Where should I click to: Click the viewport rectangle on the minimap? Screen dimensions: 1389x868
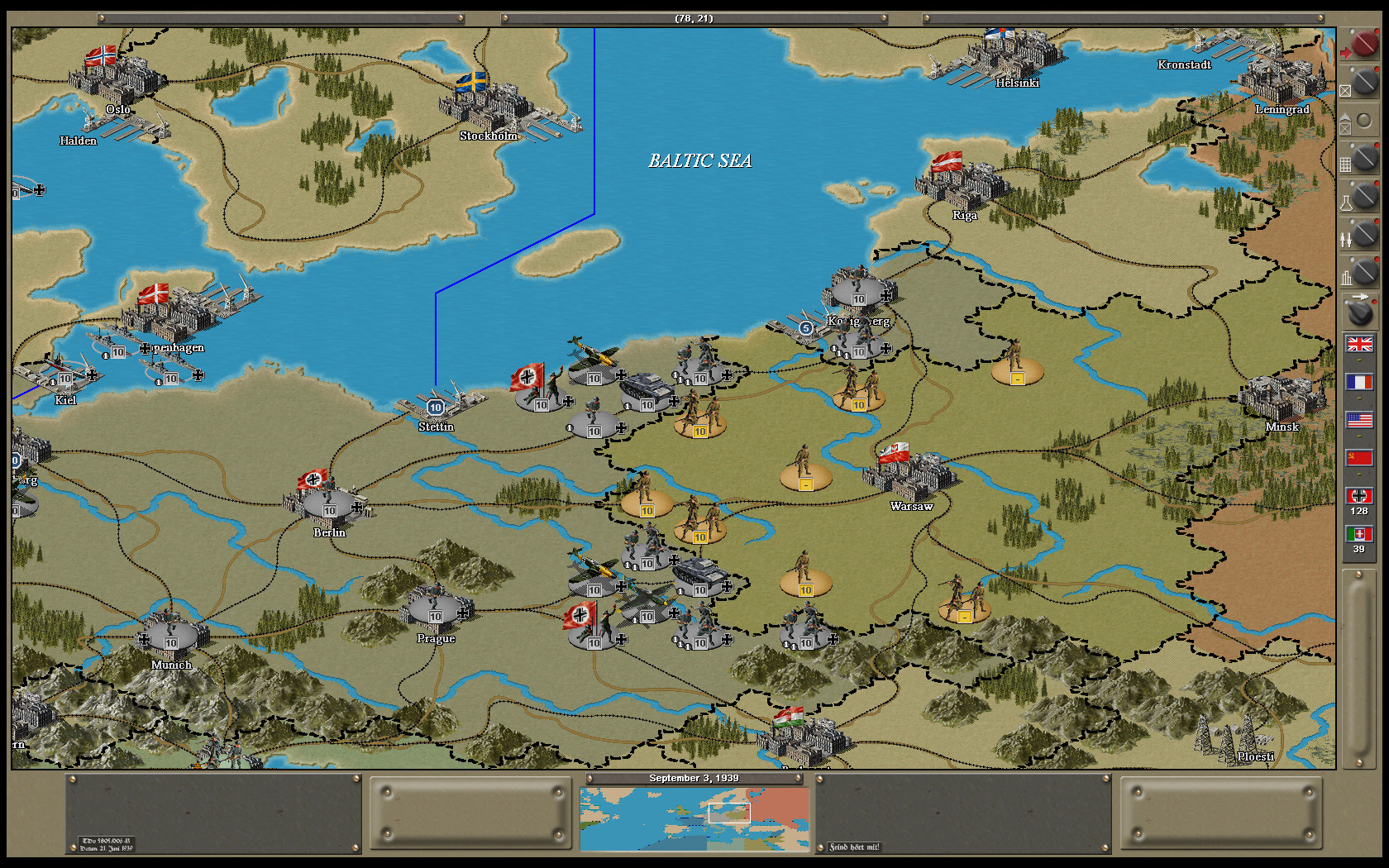coord(728,813)
